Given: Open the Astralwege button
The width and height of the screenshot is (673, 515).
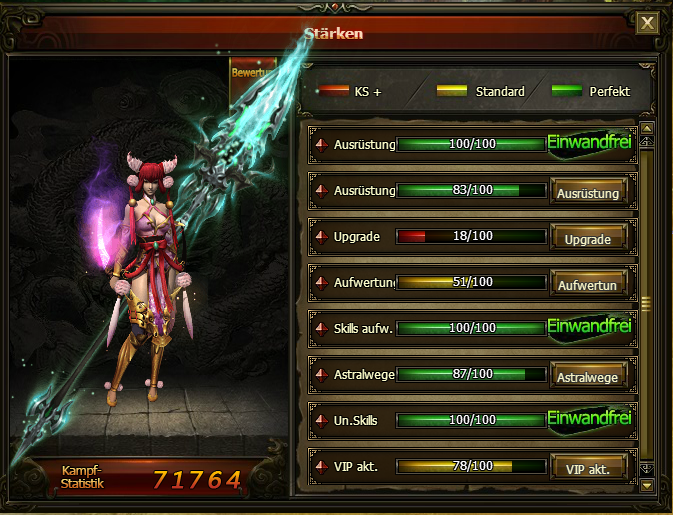Looking at the screenshot, I should point(588,376).
